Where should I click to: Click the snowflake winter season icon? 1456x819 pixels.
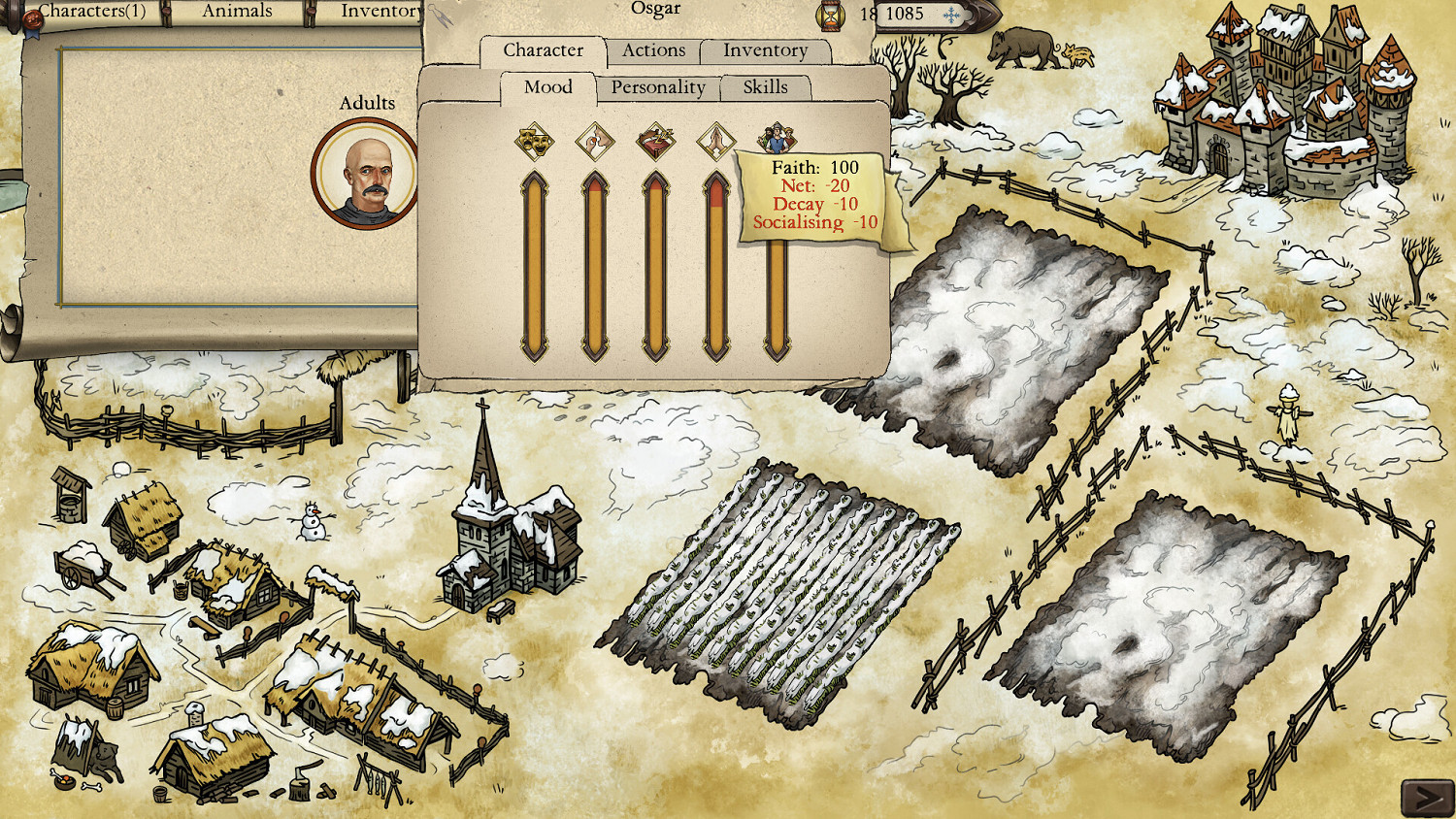(x=952, y=15)
